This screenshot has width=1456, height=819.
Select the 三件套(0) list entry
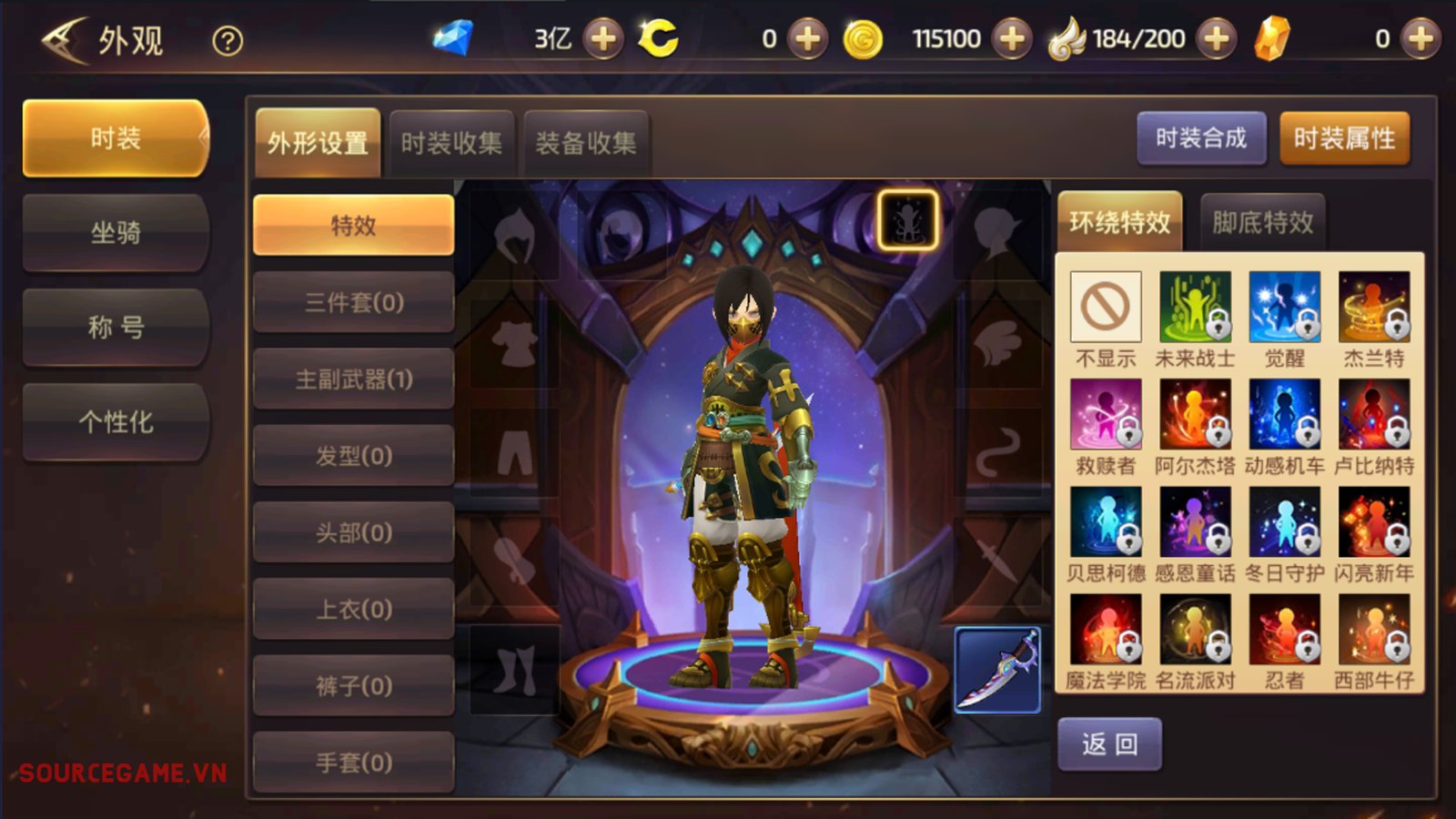(353, 302)
